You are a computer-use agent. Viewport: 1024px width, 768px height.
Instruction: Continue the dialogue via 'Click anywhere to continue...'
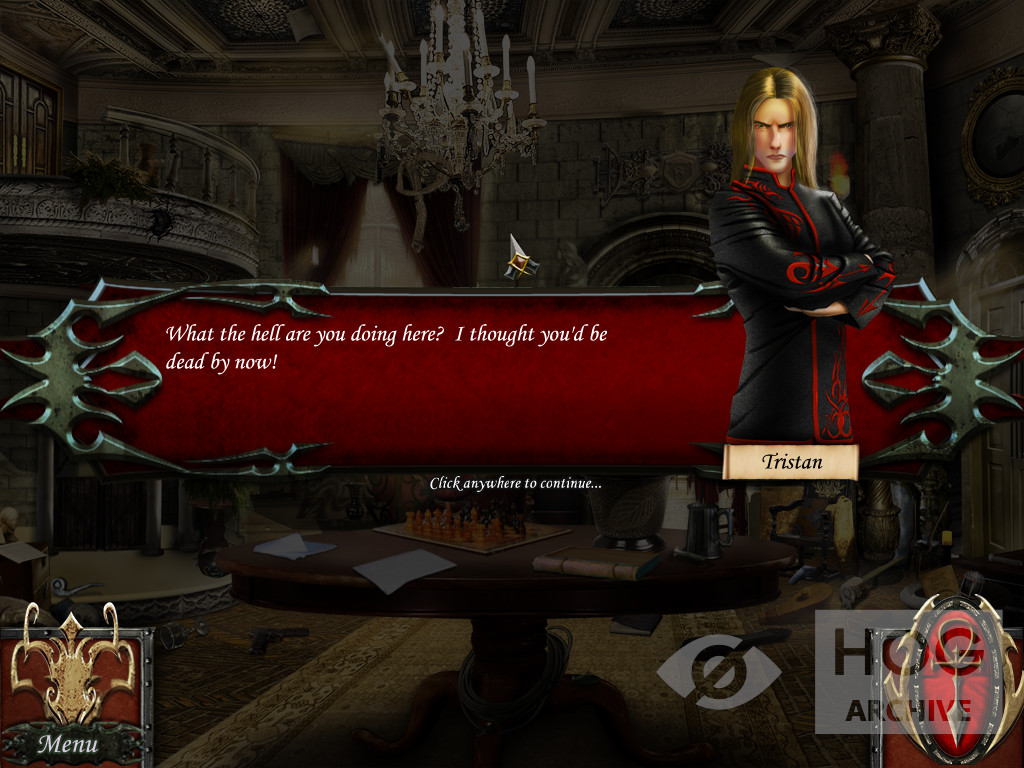point(515,483)
